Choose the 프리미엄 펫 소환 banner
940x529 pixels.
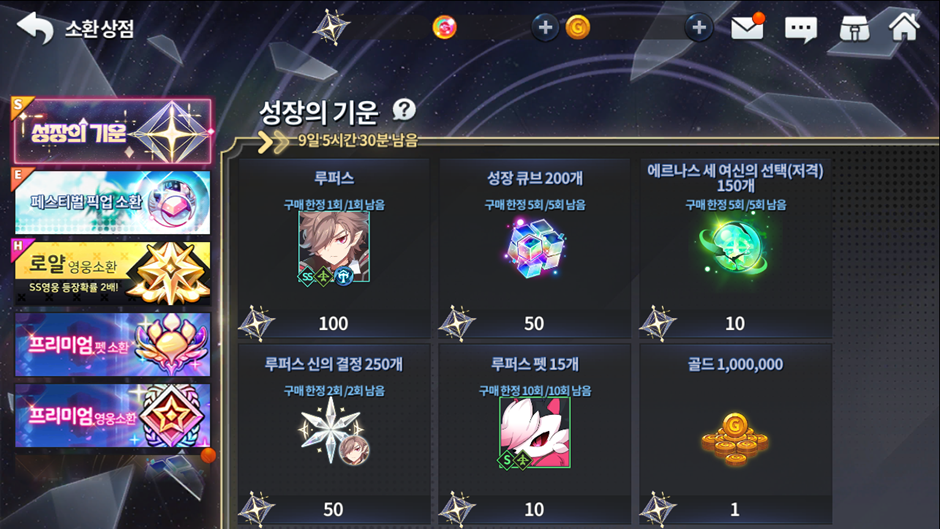tap(112, 344)
